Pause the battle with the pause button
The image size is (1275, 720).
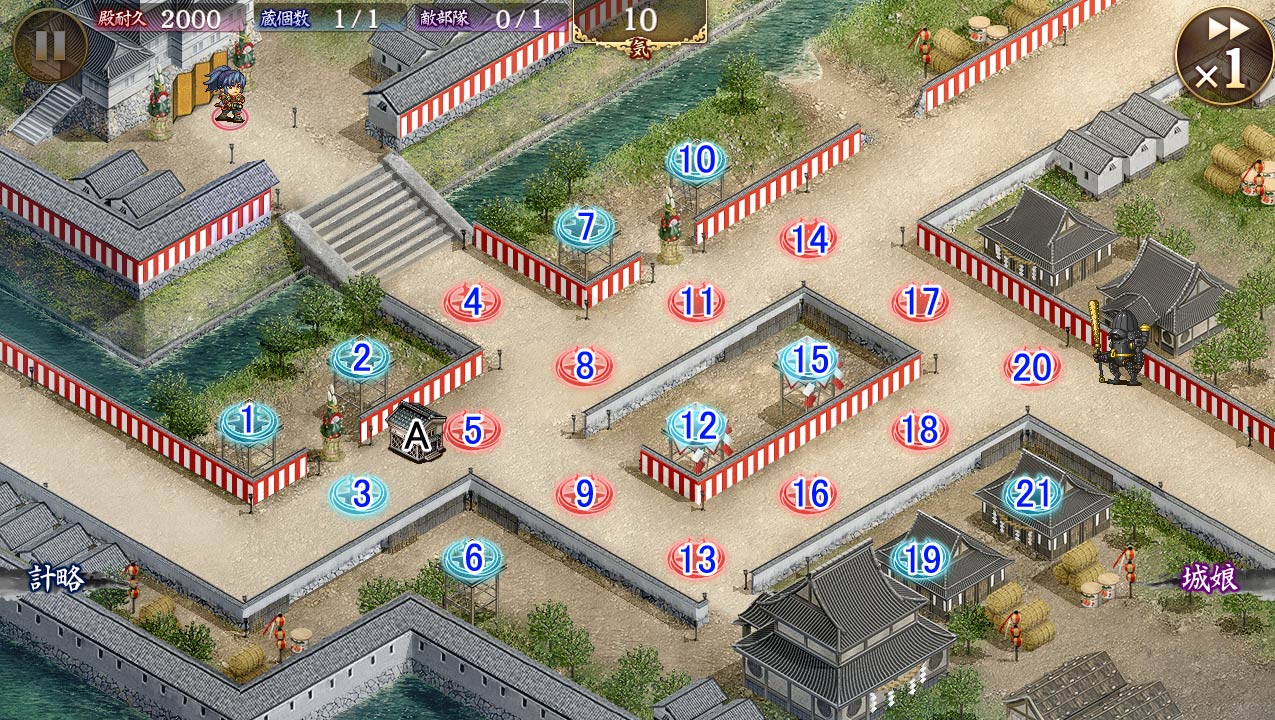(x=49, y=44)
